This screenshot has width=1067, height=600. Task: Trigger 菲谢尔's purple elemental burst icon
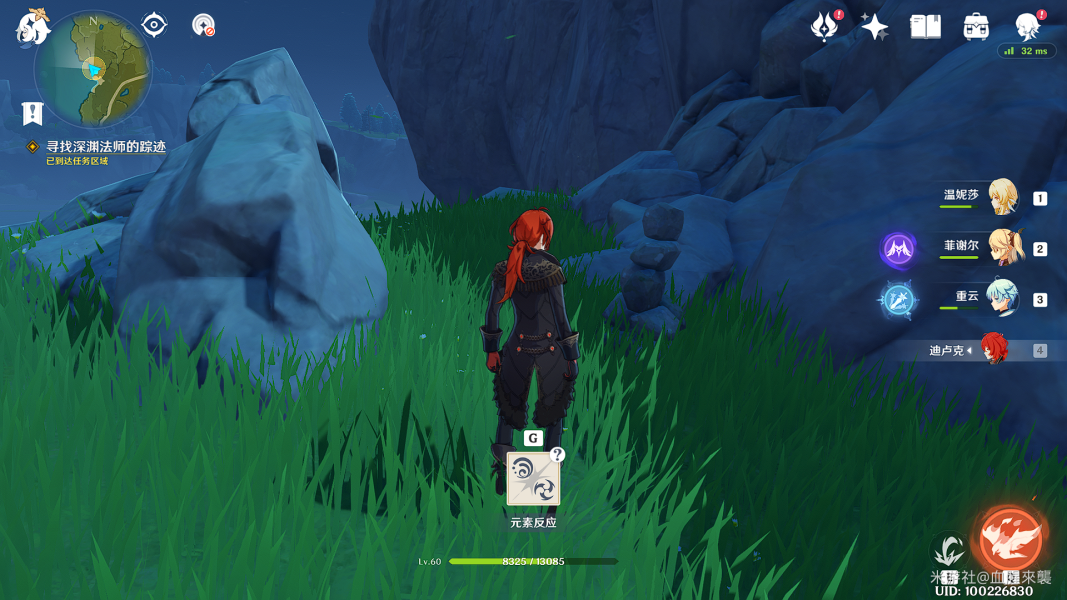point(898,248)
